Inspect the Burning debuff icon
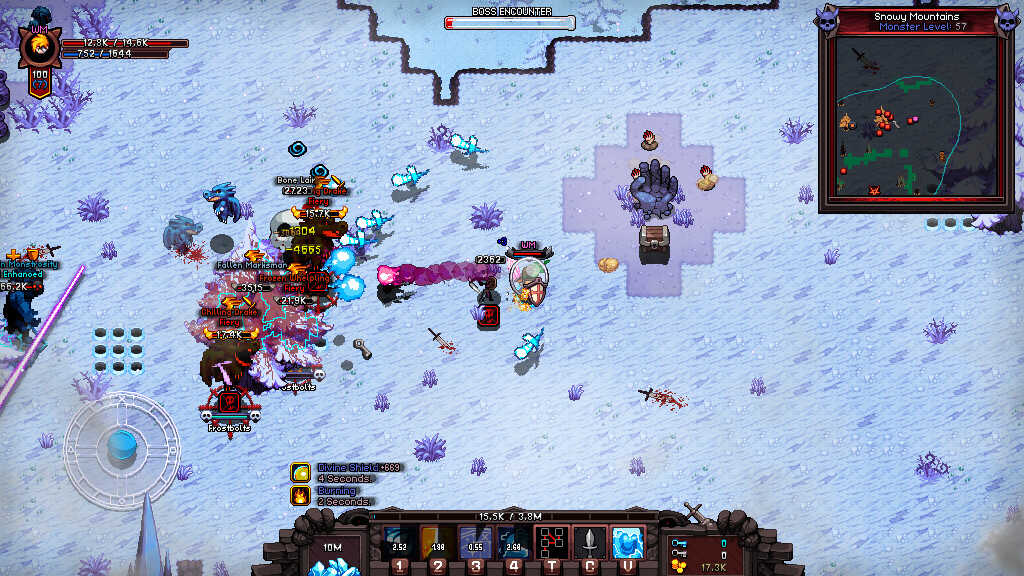Viewport: 1024px width, 576px height. click(x=300, y=495)
